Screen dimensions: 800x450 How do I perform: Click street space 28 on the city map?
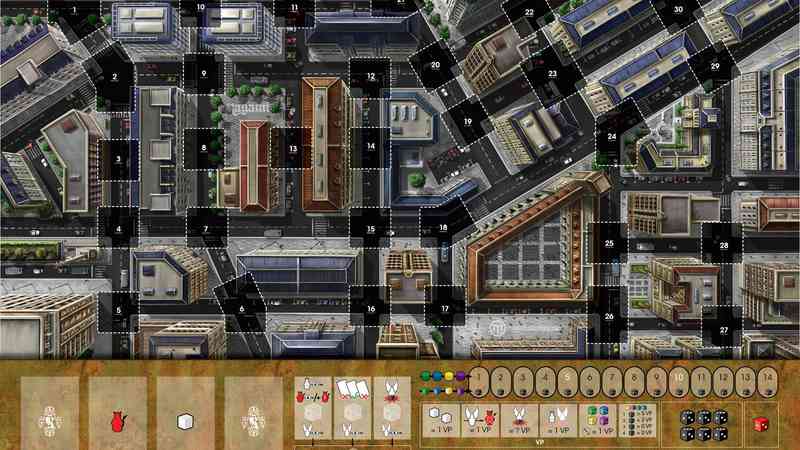pyautogui.click(x=723, y=245)
